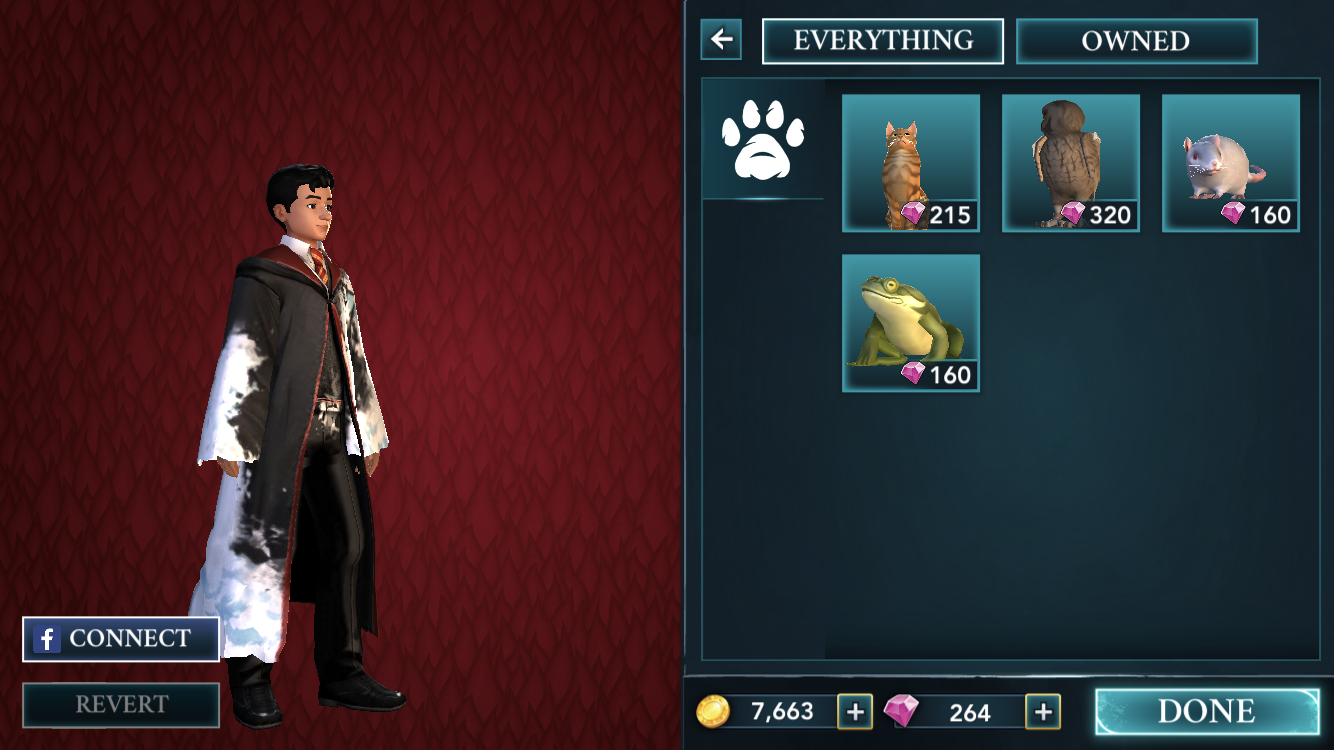The width and height of the screenshot is (1334, 750).
Task: Pick the green toad pet
Action: 910,323
